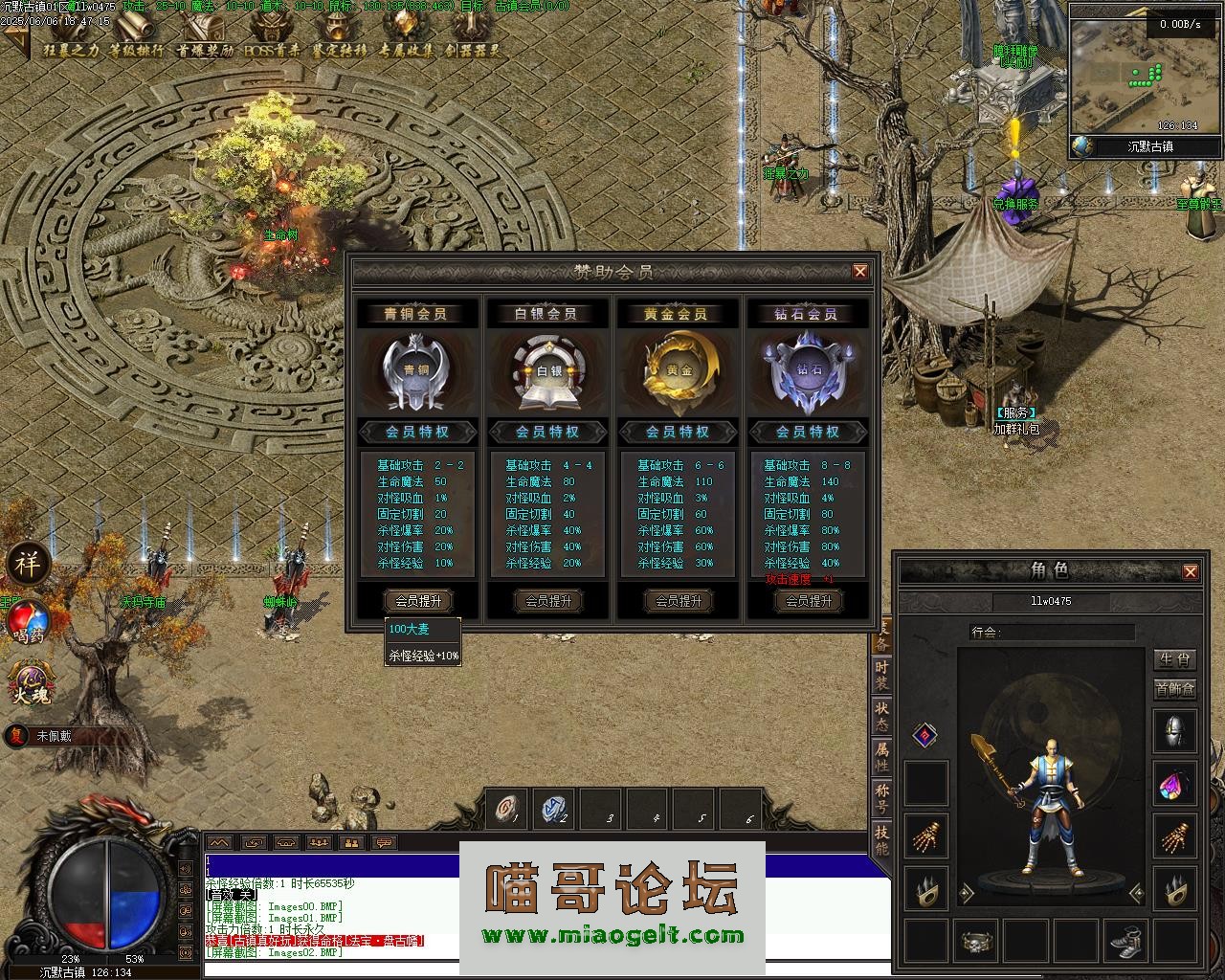Viewport: 1225px width, 980px height.
Task: Click the 喝药 potion button
Action: [27, 622]
